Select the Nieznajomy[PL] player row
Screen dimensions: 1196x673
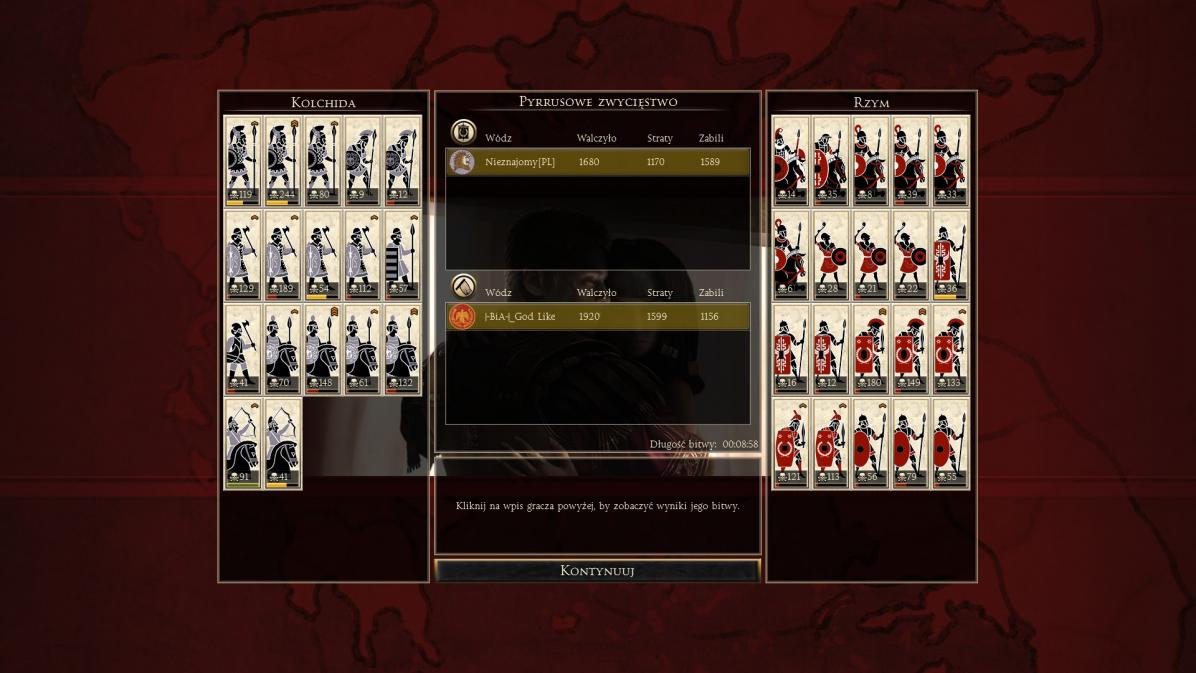coord(597,162)
